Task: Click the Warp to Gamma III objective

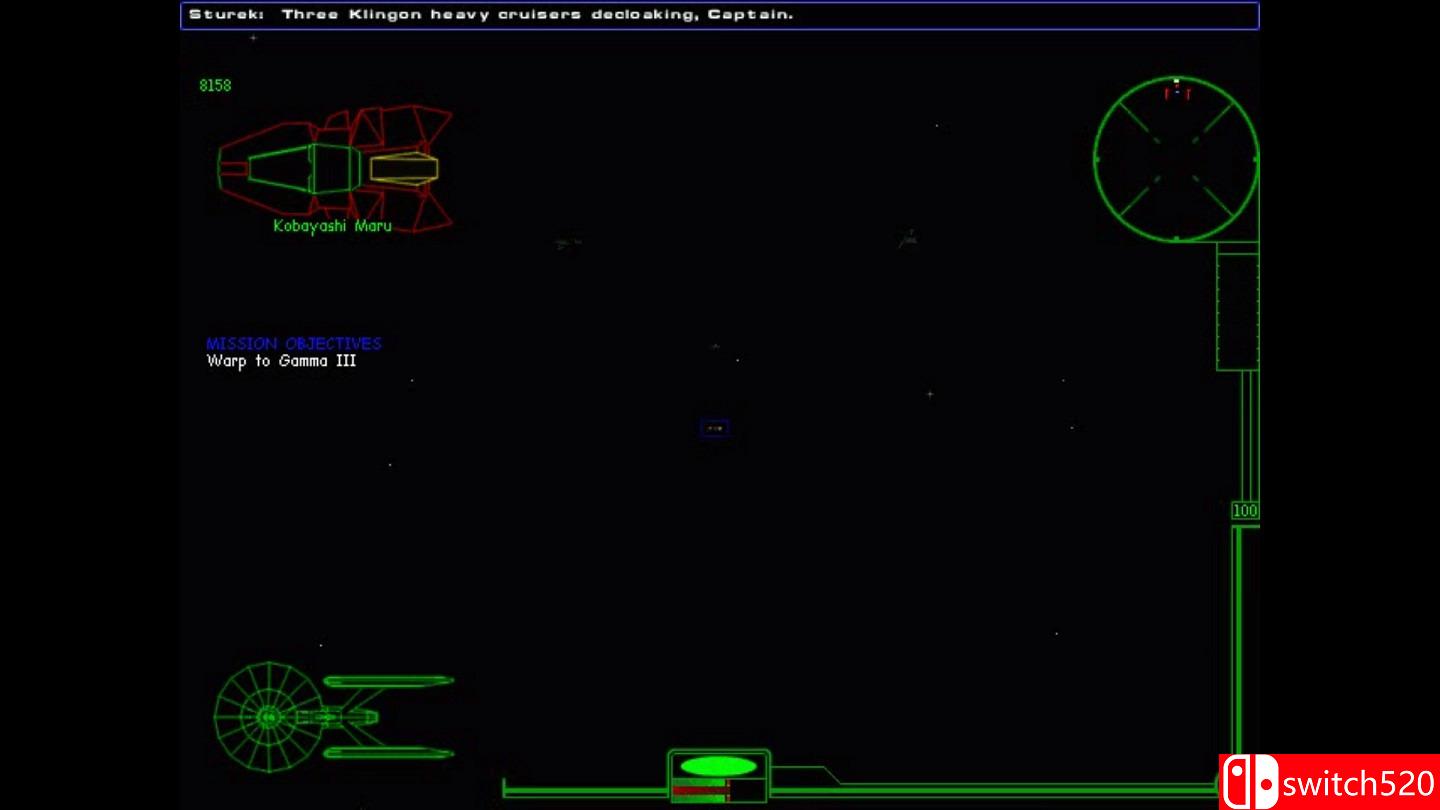Action: point(281,361)
